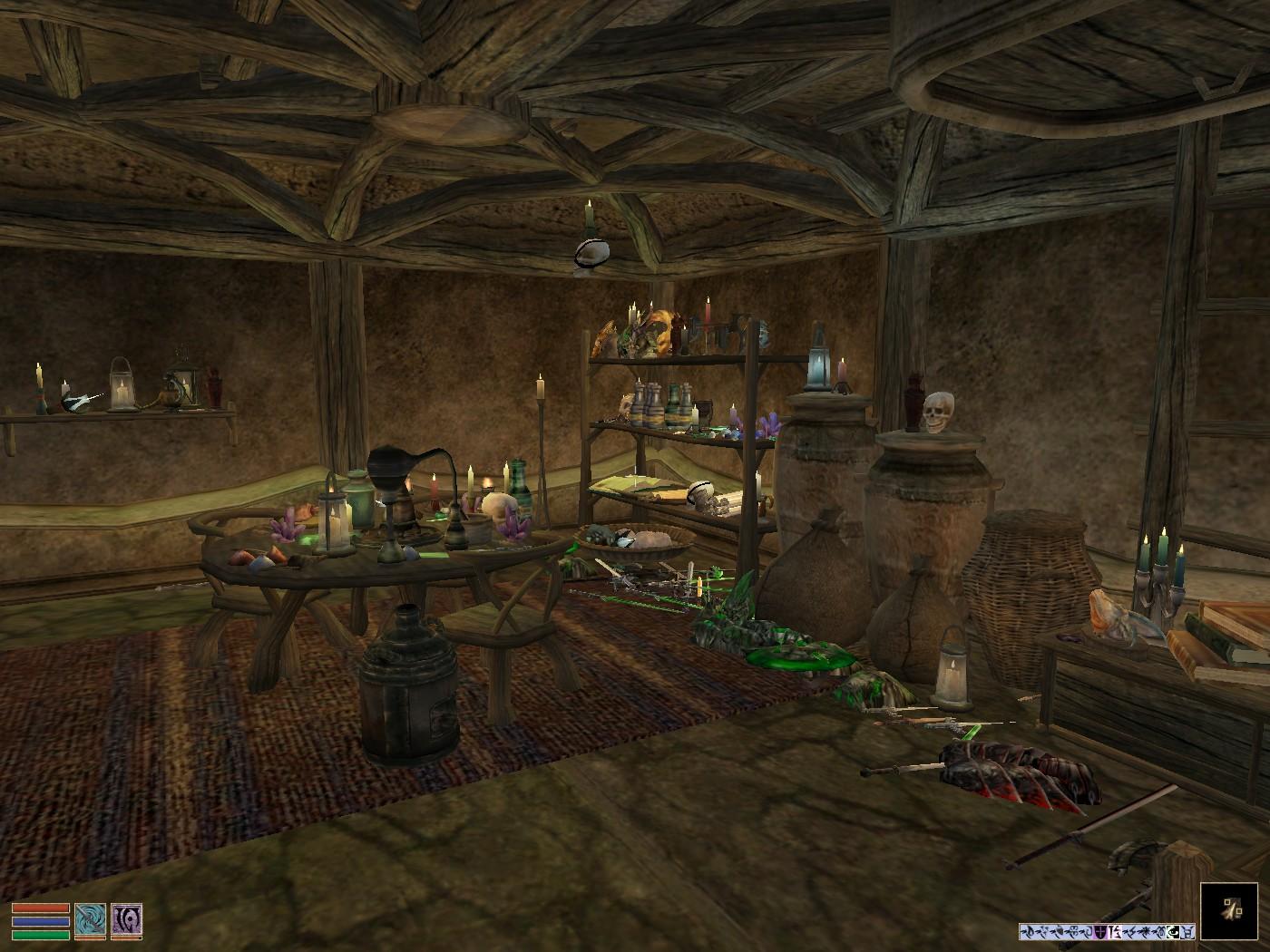
Task: Select the purple active spell icon
Action: (x=126, y=920)
